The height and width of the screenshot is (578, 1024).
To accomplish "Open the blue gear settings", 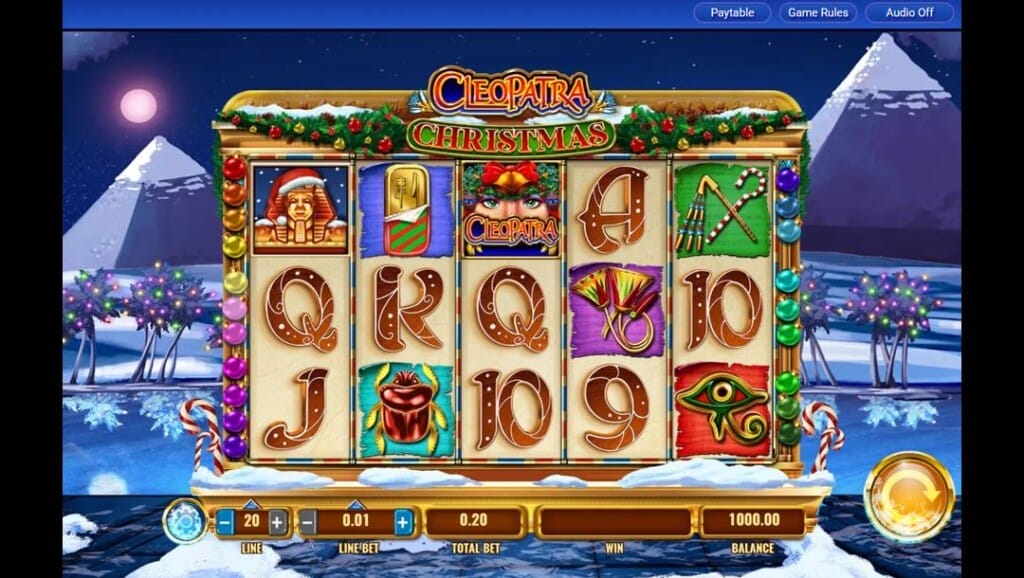I will pos(185,521).
